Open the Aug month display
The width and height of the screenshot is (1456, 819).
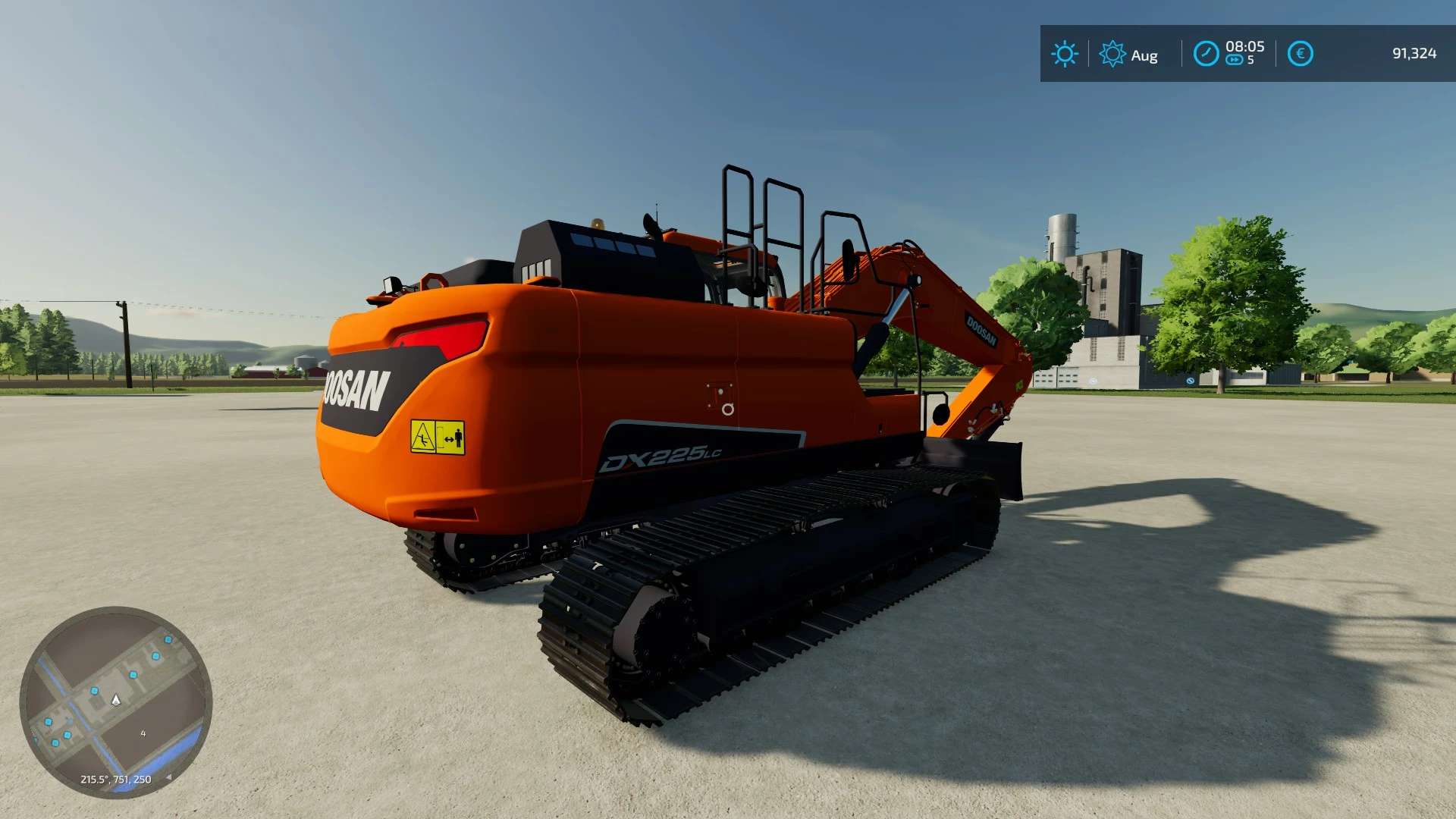(x=1144, y=55)
